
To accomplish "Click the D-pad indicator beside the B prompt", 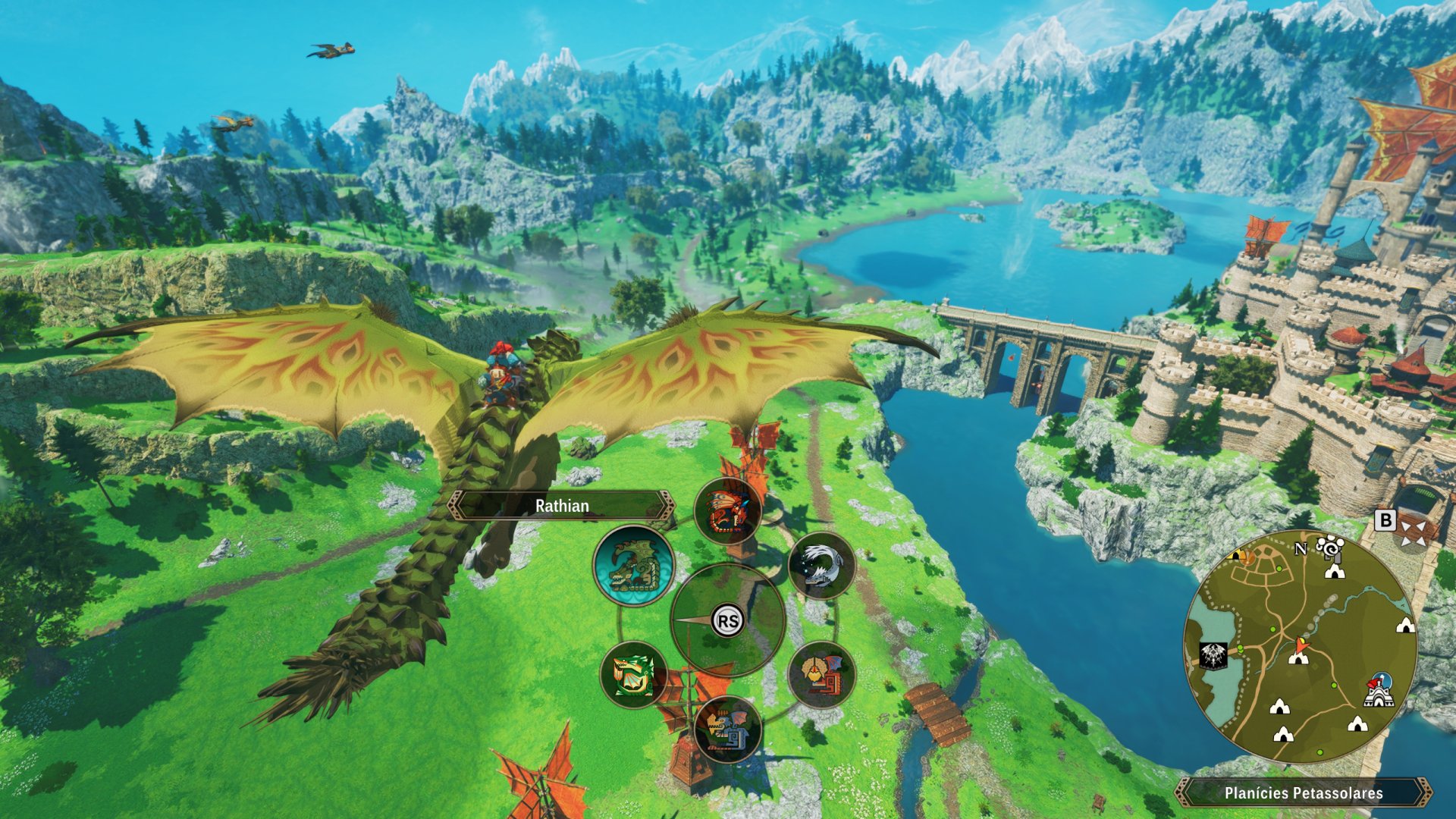I will [1412, 532].
